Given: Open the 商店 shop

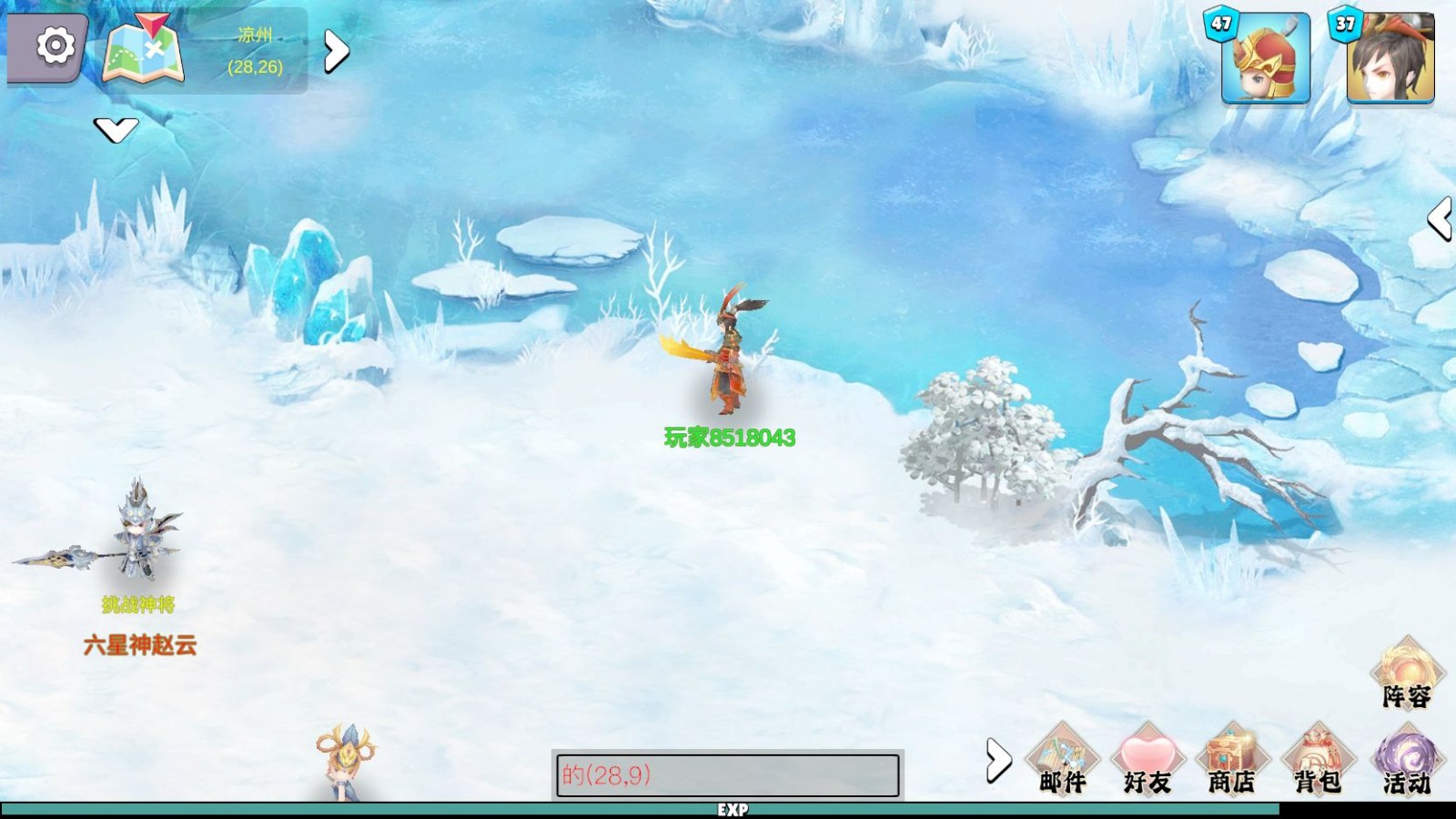Looking at the screenshot, I should [x=1231, y=760].
